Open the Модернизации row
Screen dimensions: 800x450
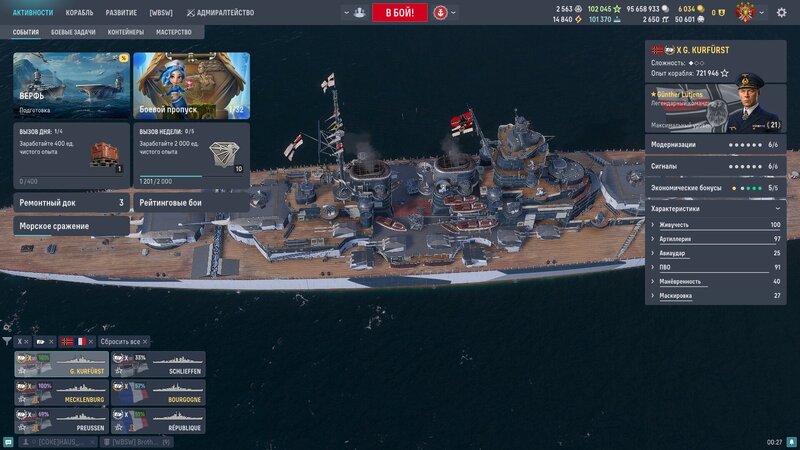[712, 145]
